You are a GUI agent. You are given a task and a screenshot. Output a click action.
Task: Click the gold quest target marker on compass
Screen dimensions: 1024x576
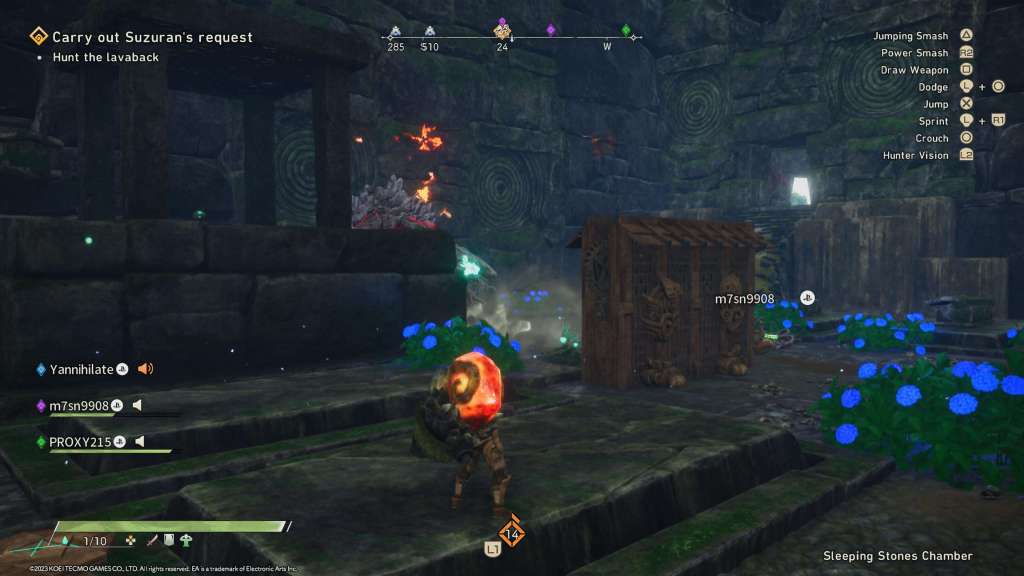click(502, 31)
